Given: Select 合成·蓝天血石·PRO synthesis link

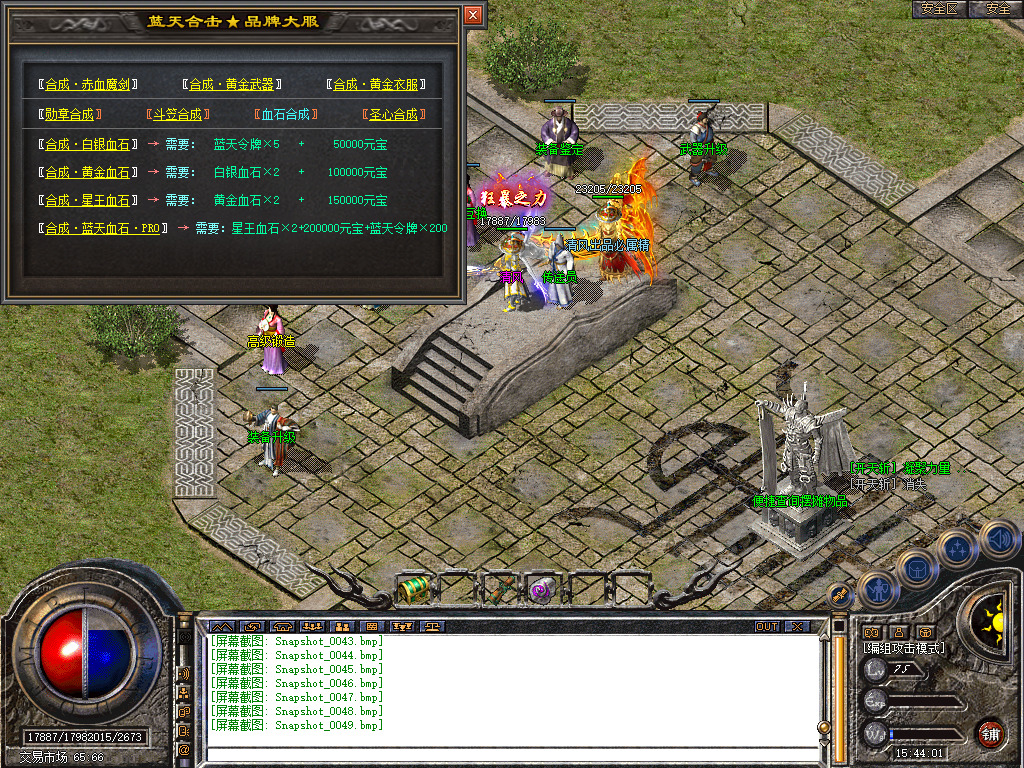Looking at the screenshot, I should (102, 228).
